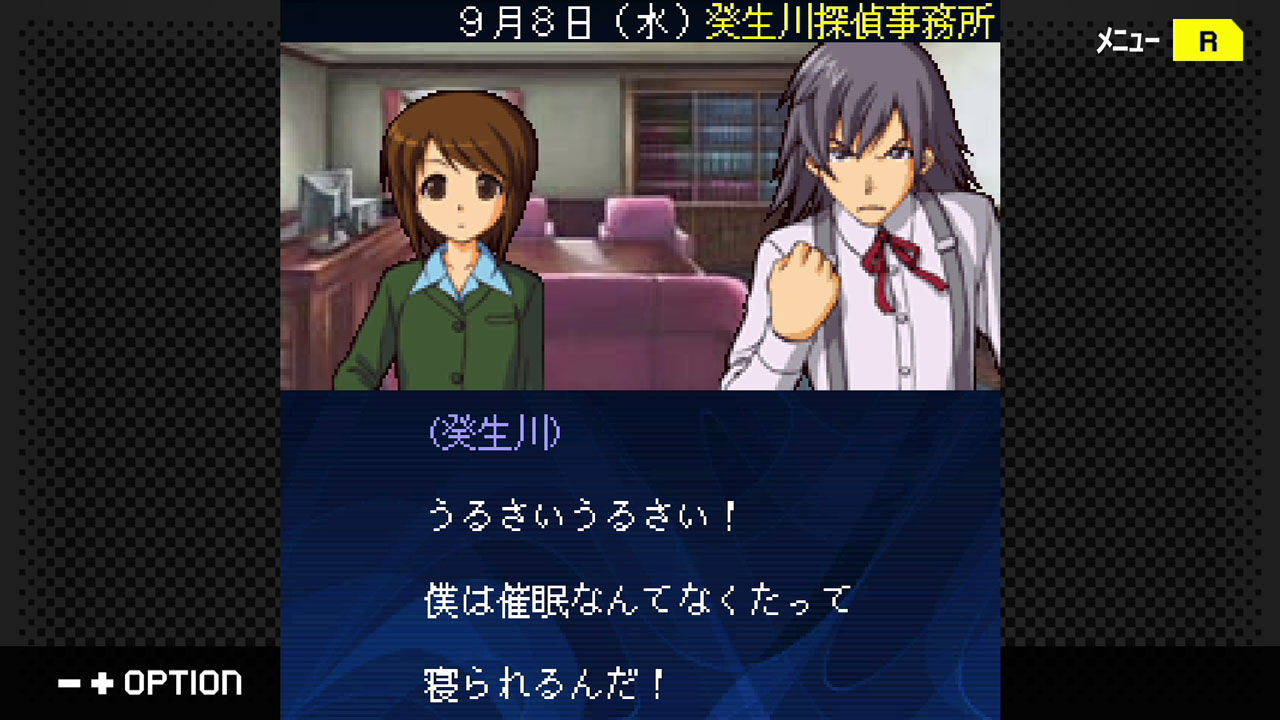
Task: Click the 癸生川探偵事務所 location label
Action: [850, 21]
